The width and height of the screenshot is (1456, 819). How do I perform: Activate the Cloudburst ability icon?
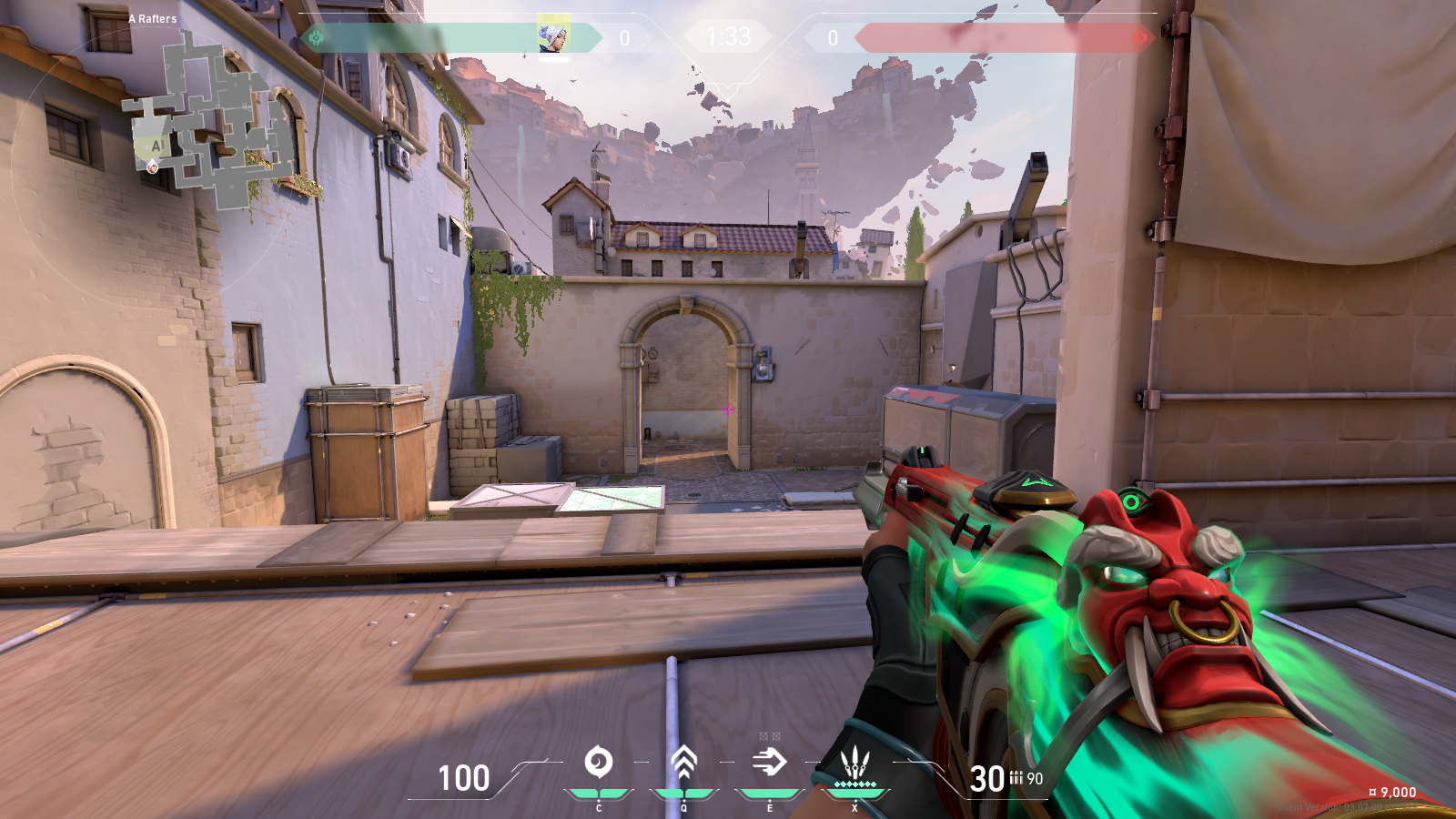point(598,762)
